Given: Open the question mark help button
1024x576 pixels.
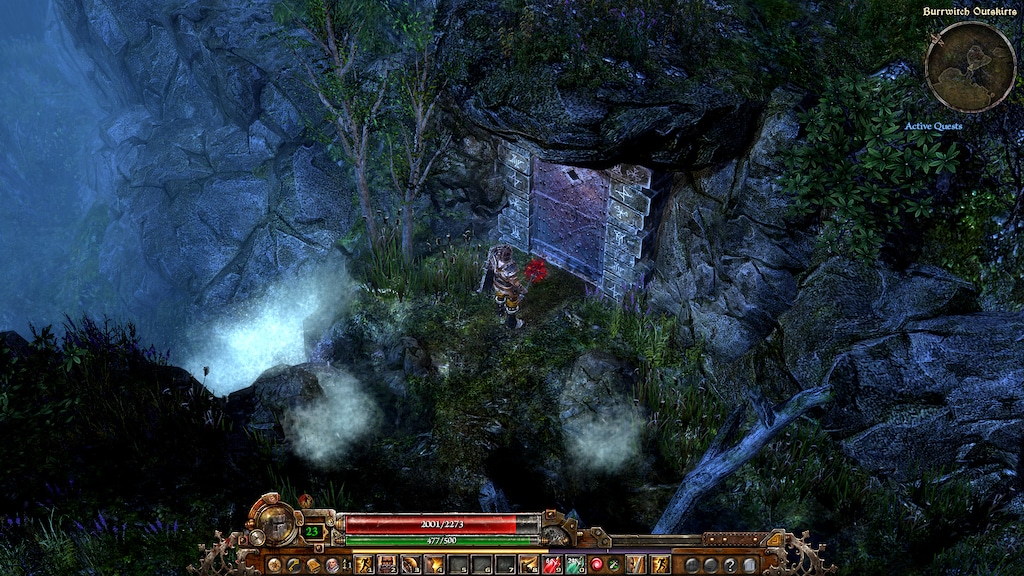Looking at the screenshot, I should click(730, 565).
